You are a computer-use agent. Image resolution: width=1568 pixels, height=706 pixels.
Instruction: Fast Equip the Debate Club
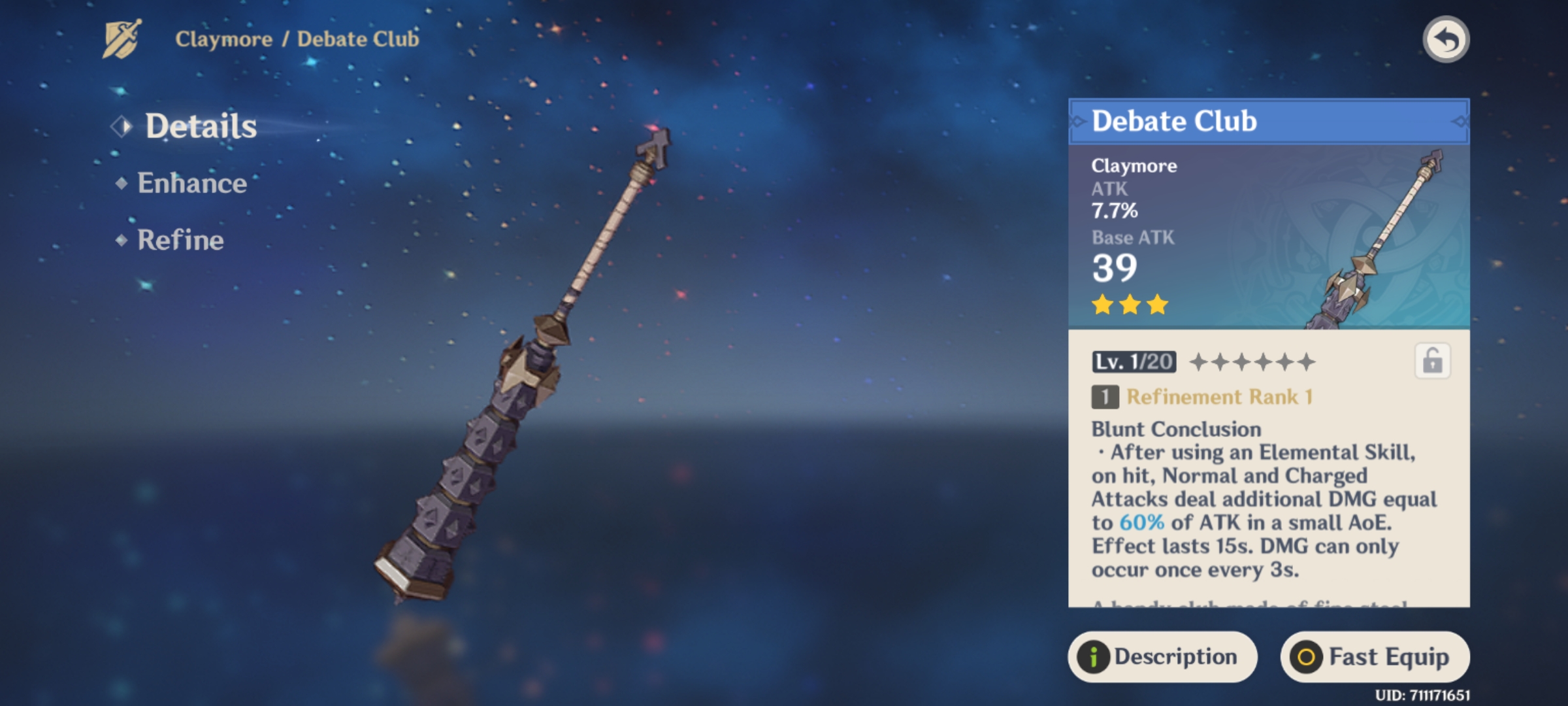click(1375, 656)
